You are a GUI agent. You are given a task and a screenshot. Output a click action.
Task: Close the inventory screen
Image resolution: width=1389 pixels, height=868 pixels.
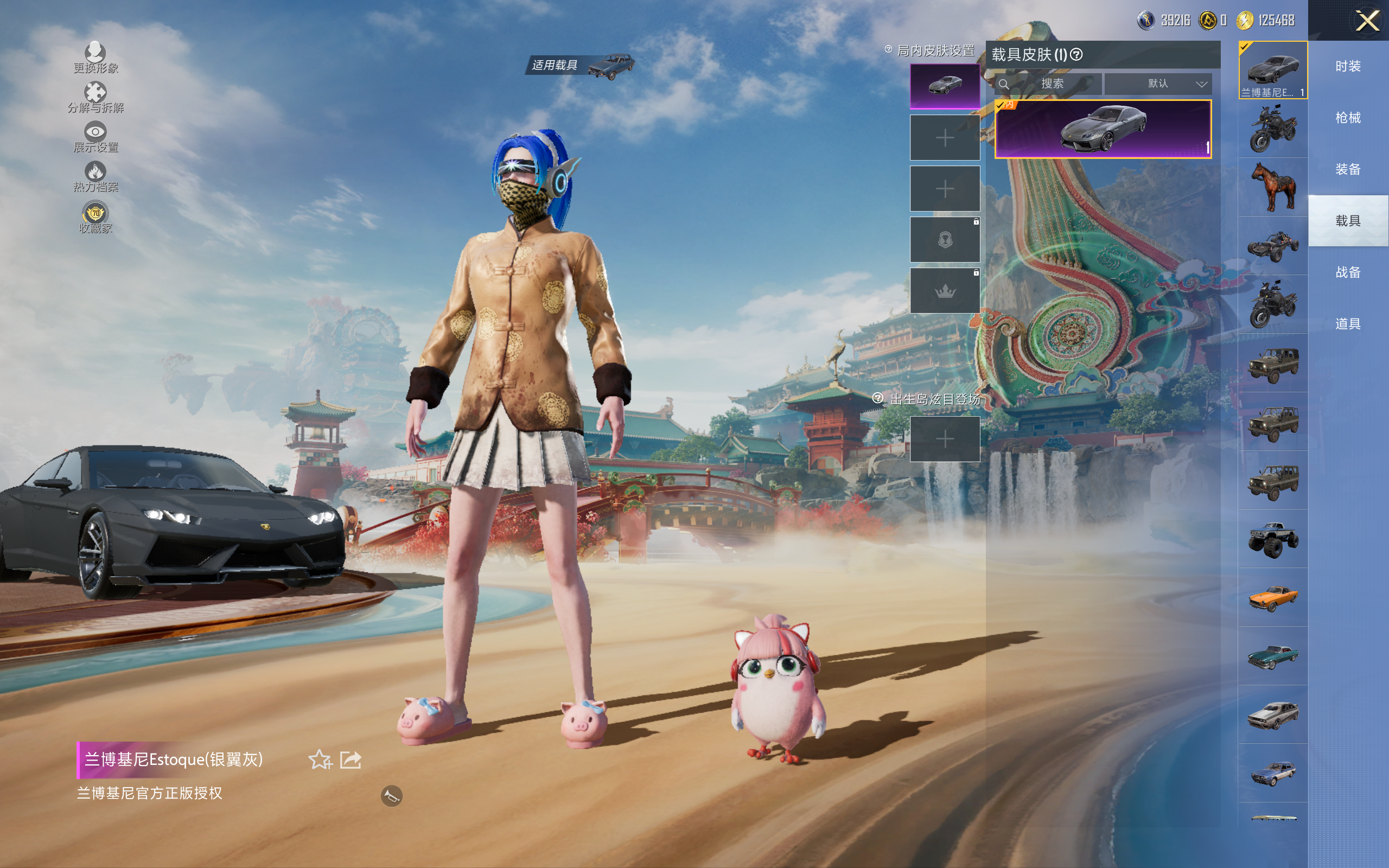1367,21
